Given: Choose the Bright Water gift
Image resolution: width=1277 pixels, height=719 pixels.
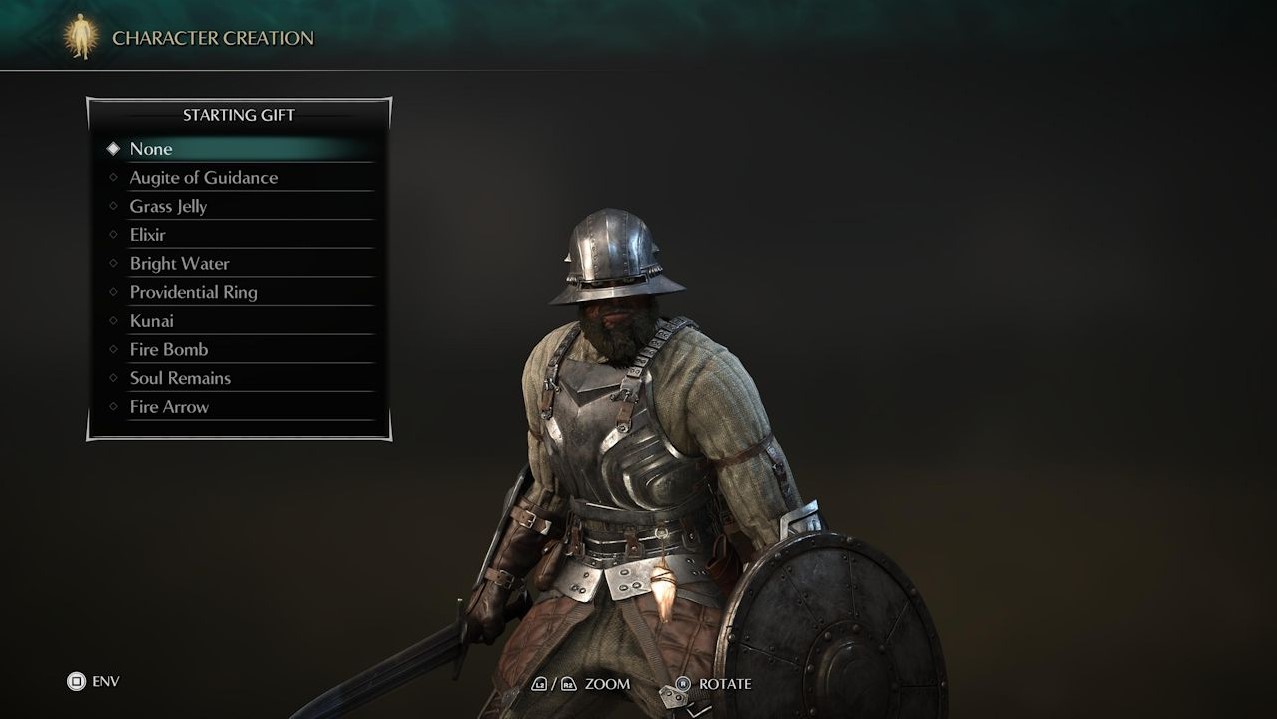Looking at the screenshot, I should pos(179,264).
